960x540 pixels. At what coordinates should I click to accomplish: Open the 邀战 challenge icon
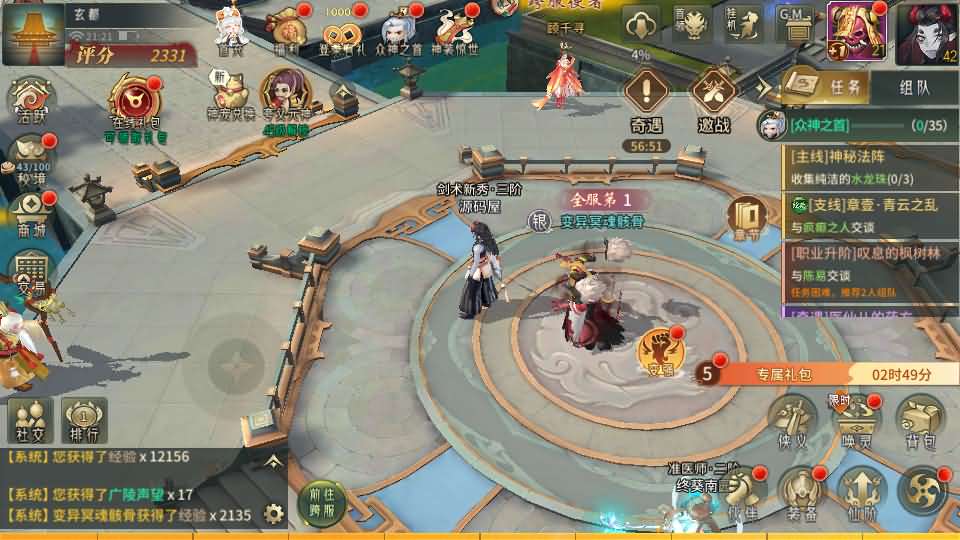point(714,98)
